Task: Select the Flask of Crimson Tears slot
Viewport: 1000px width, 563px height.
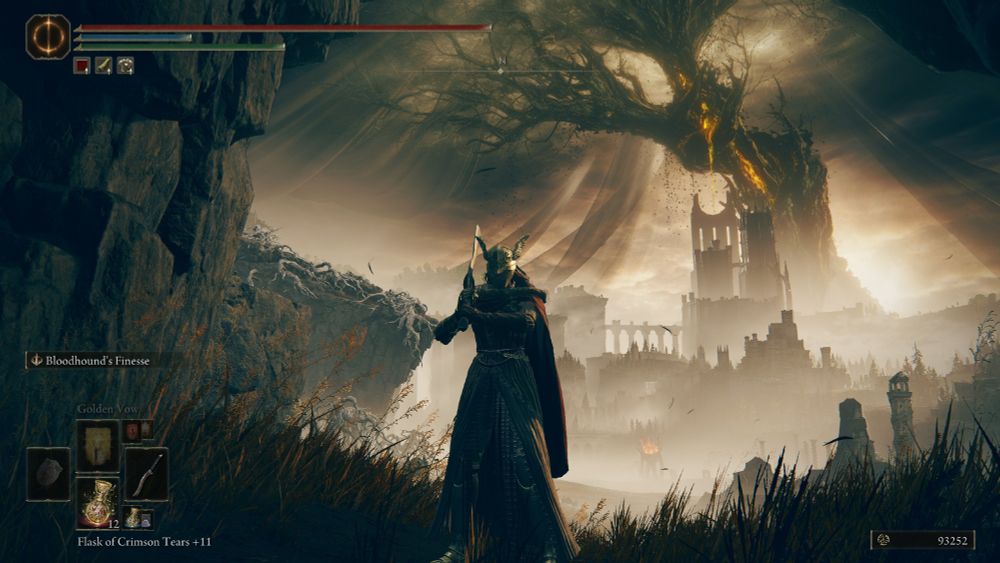Action: [98, 502]
